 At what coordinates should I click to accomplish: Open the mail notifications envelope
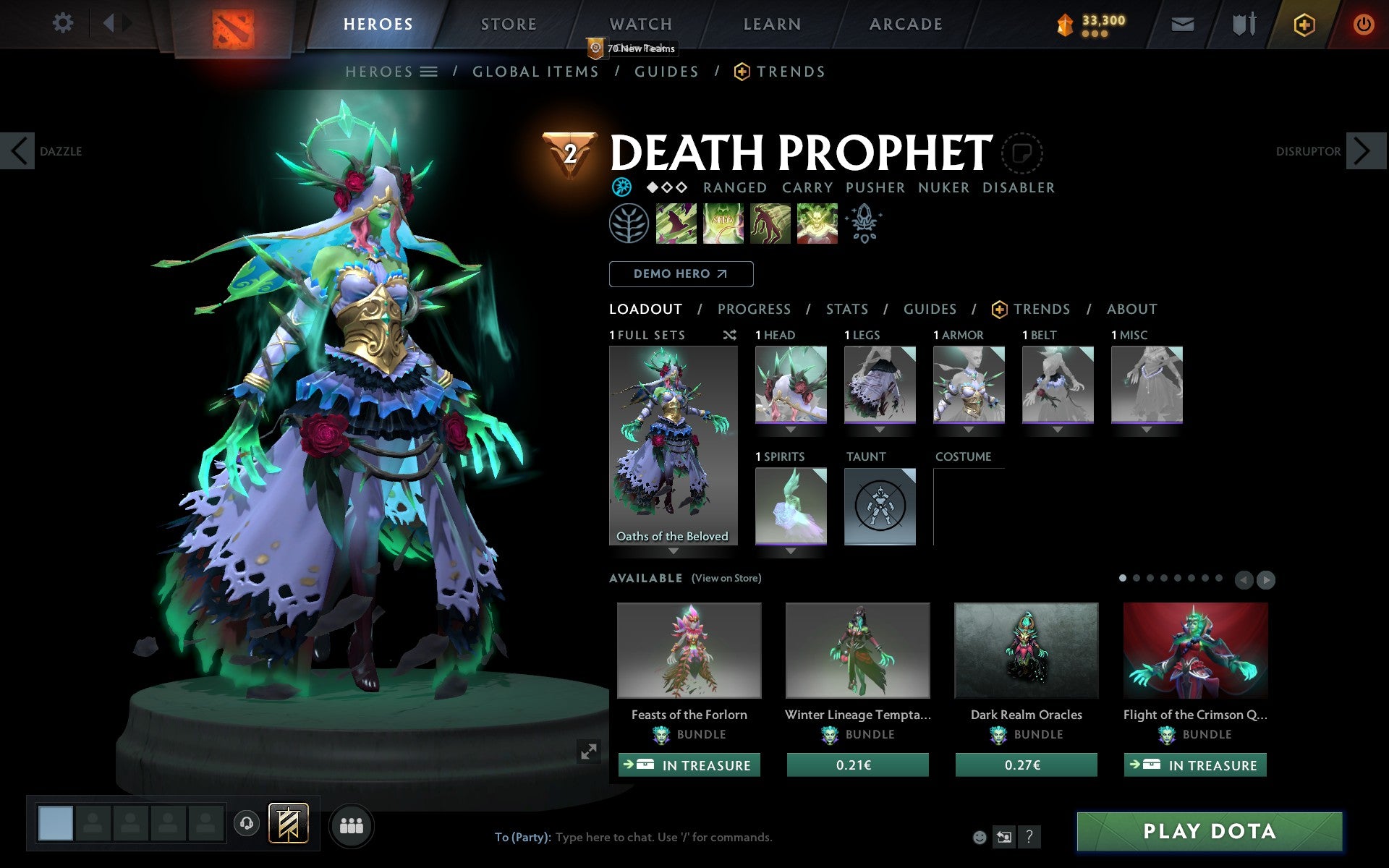1181,23
